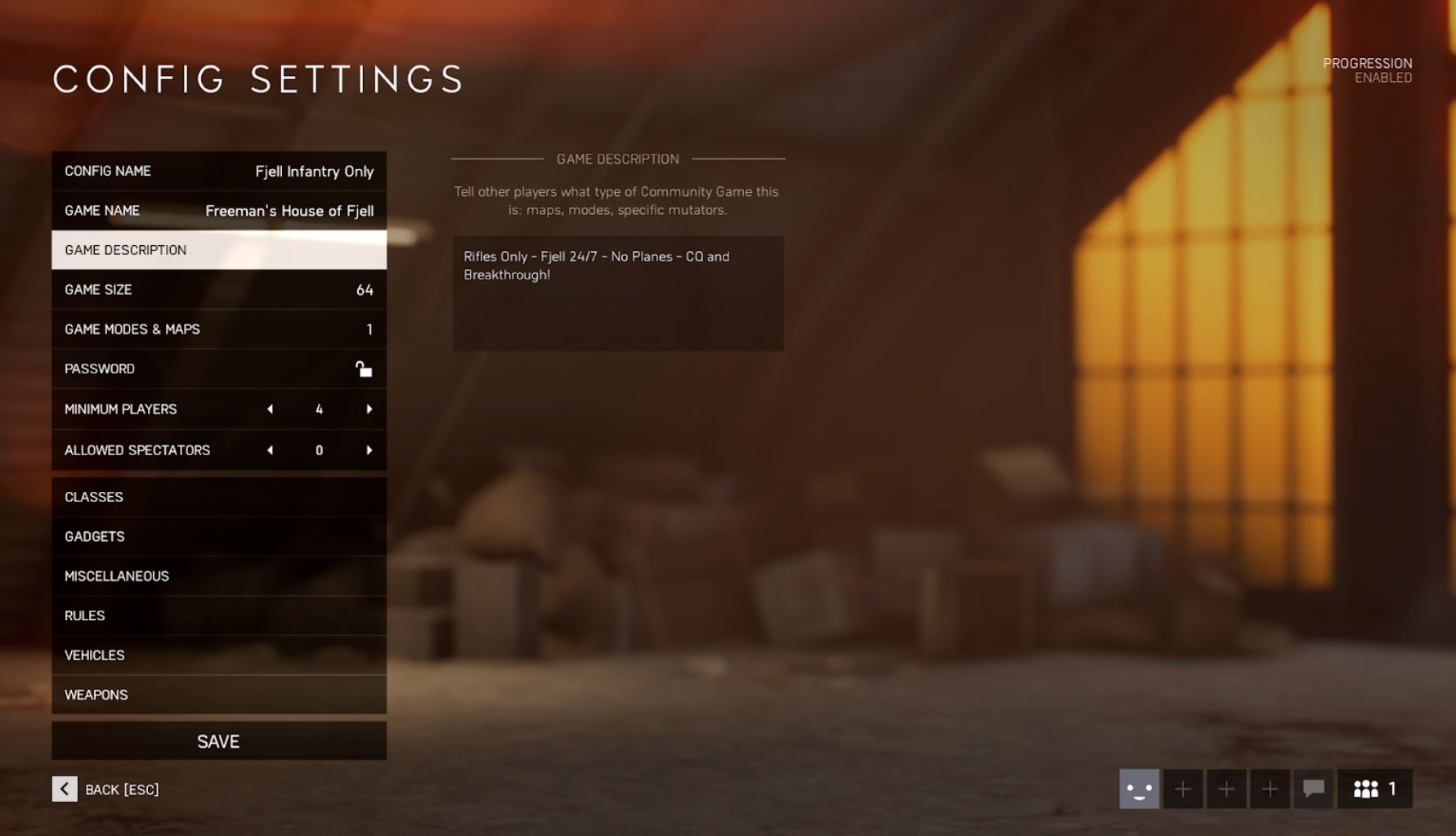Image resolution: width=1456 pixels, height=836 pixels.
Task: Open the Classes settings
Action: 218,497
